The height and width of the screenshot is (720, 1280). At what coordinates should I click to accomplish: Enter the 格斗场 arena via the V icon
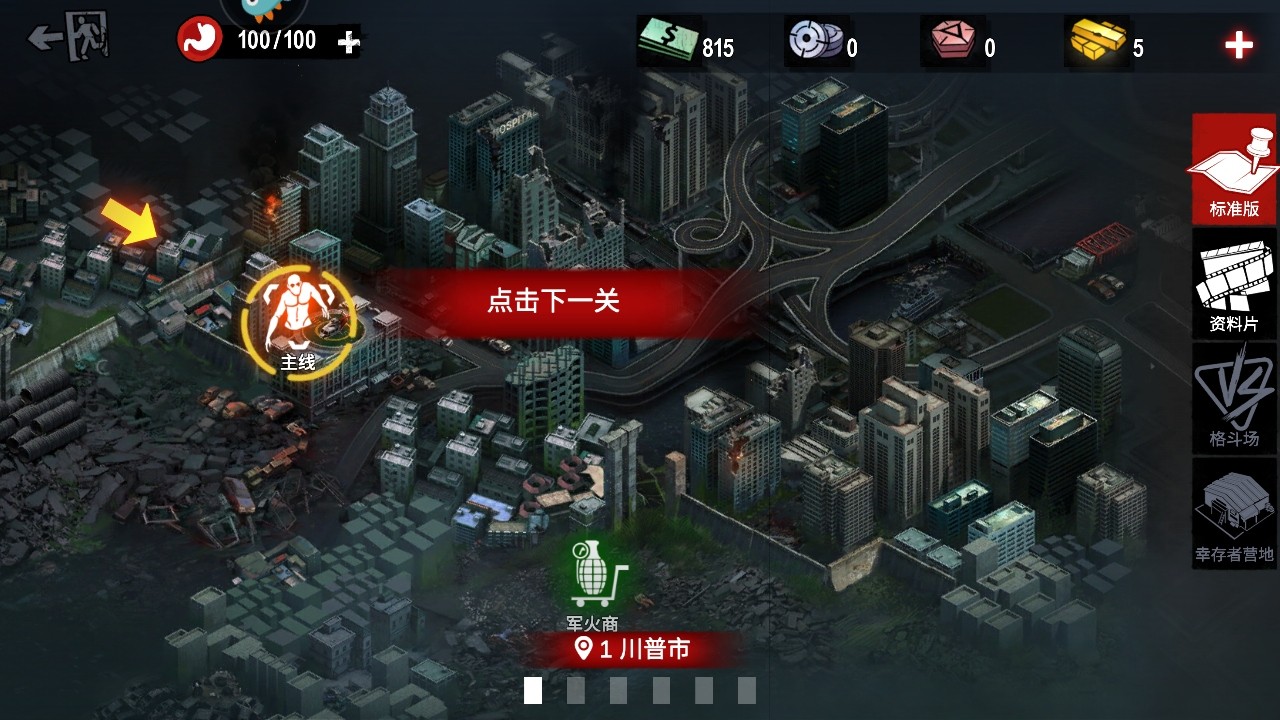1233,398
